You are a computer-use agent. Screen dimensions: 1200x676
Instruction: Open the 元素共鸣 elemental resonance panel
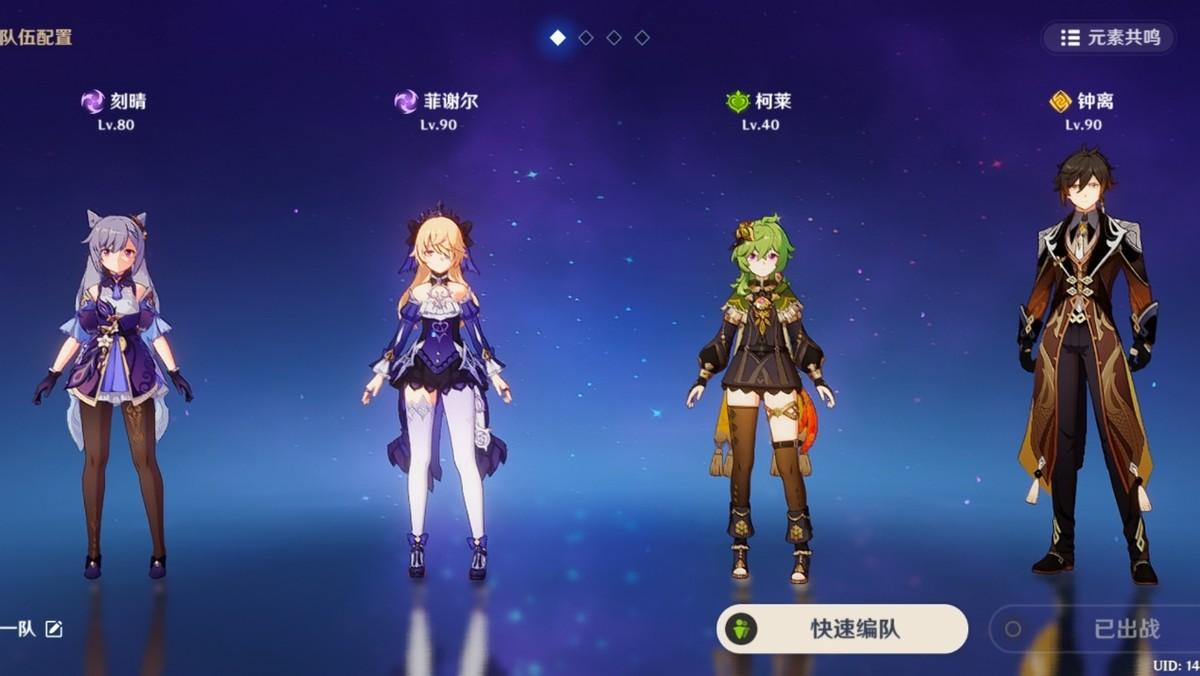[1109, 38]
